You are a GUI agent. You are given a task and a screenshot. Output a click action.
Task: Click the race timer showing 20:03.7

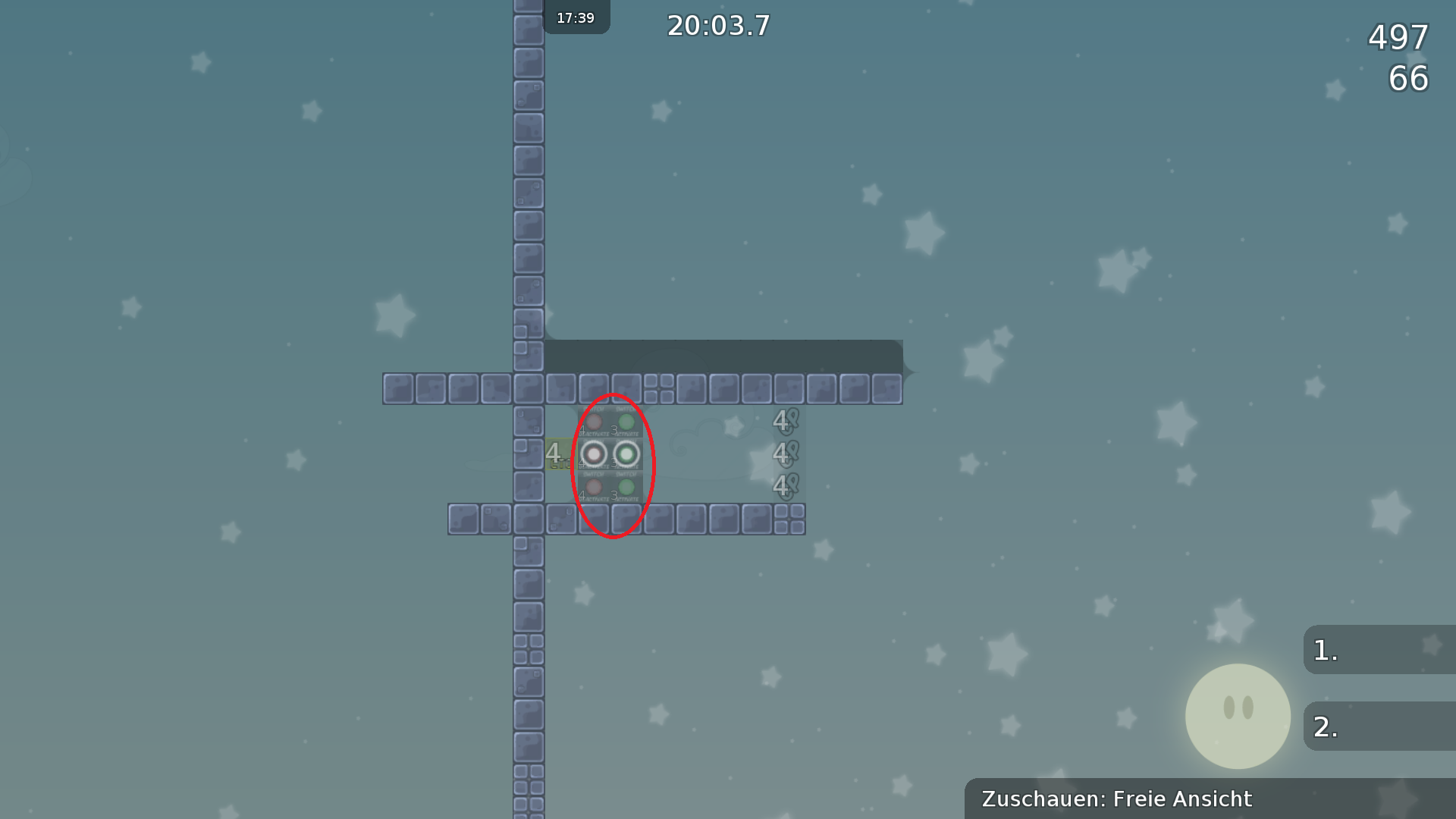click(x=717, y=26)
